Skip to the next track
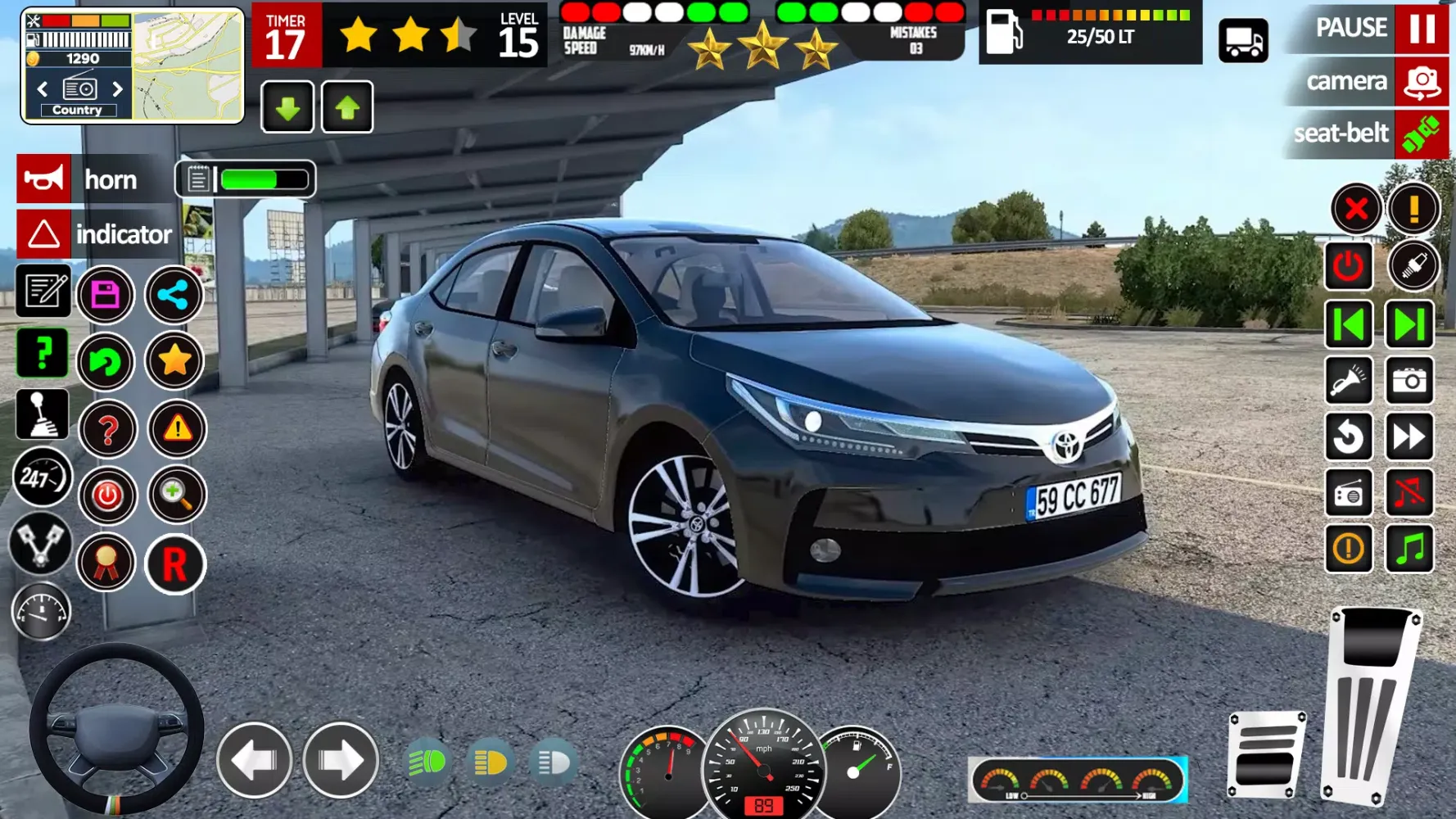This screenshot has width=1456, height=819. 1409,325
